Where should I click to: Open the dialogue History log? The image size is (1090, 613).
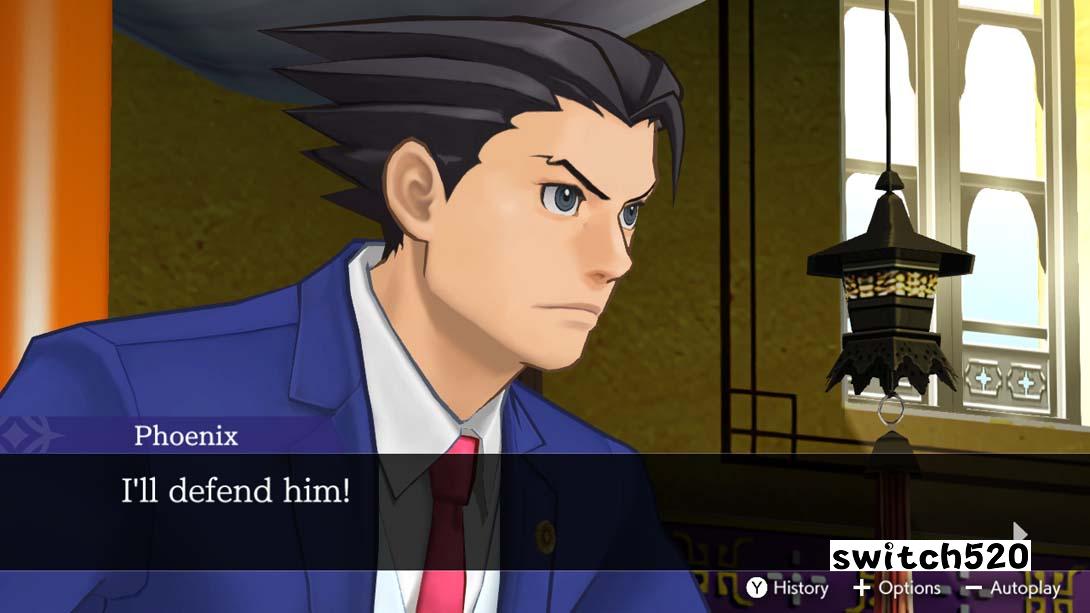(788, 588)
